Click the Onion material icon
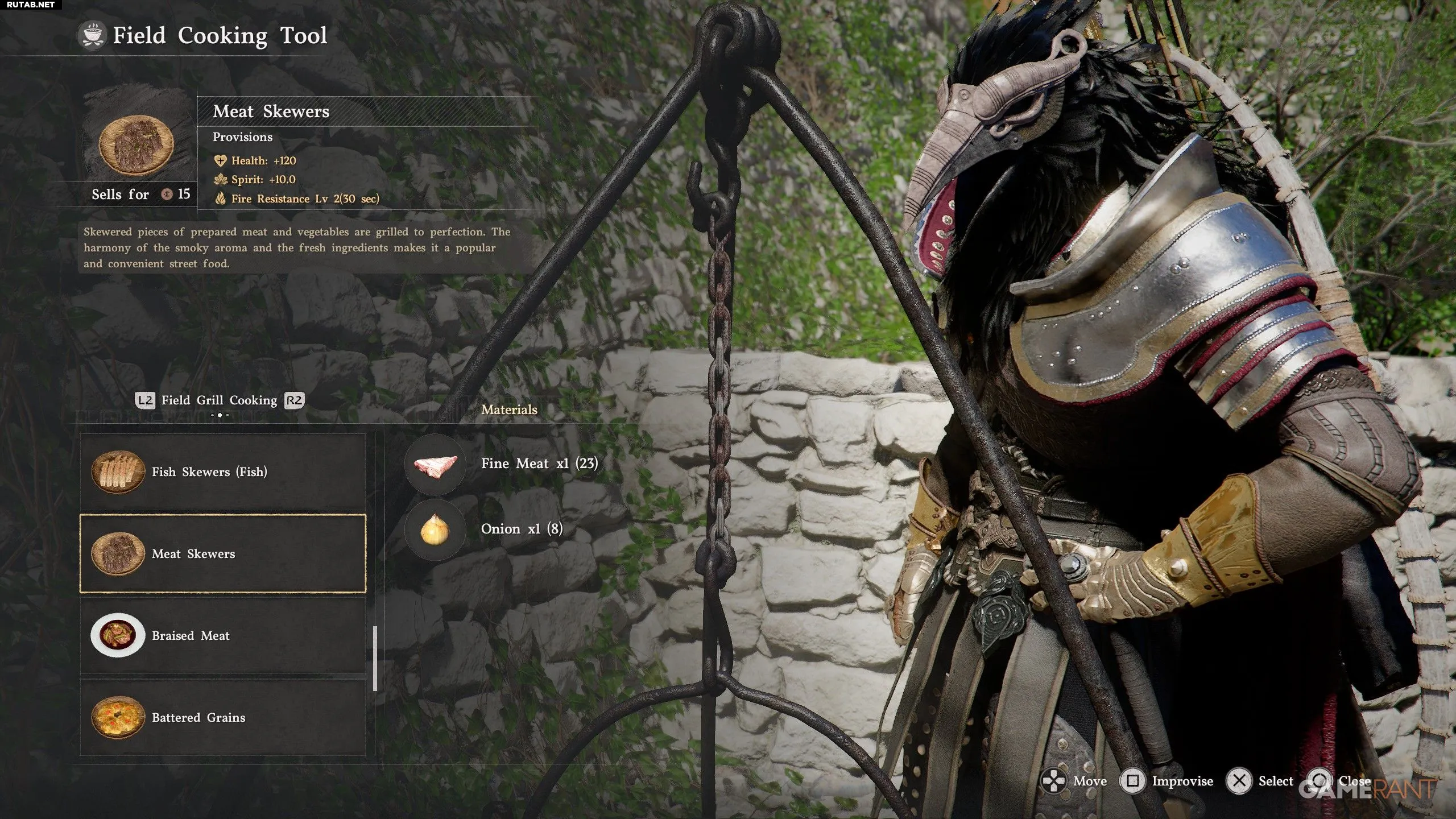 pyautogui.click(x=435, y=530)
